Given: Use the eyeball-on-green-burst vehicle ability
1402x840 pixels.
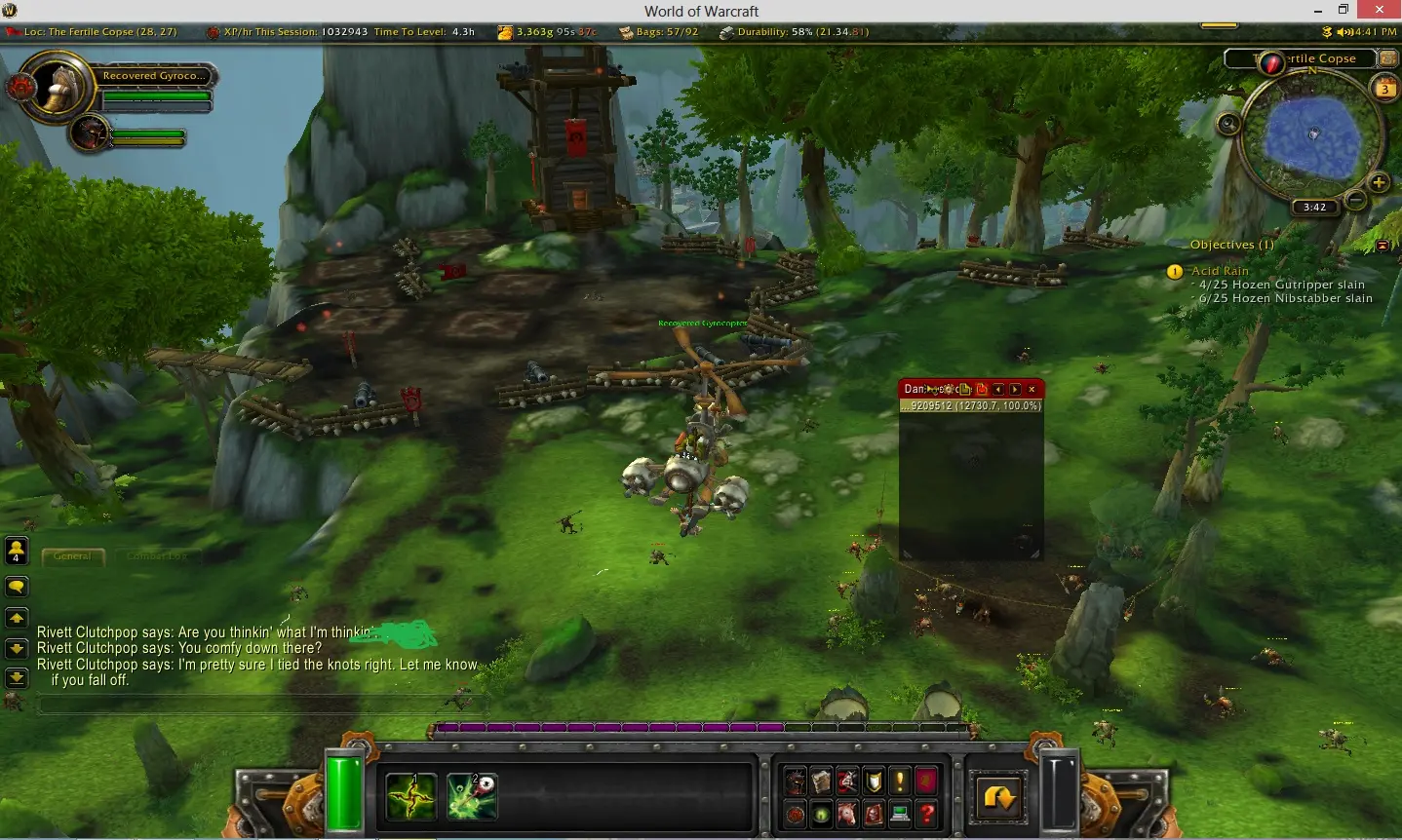Looking at the screenshot, I should 472,796.
